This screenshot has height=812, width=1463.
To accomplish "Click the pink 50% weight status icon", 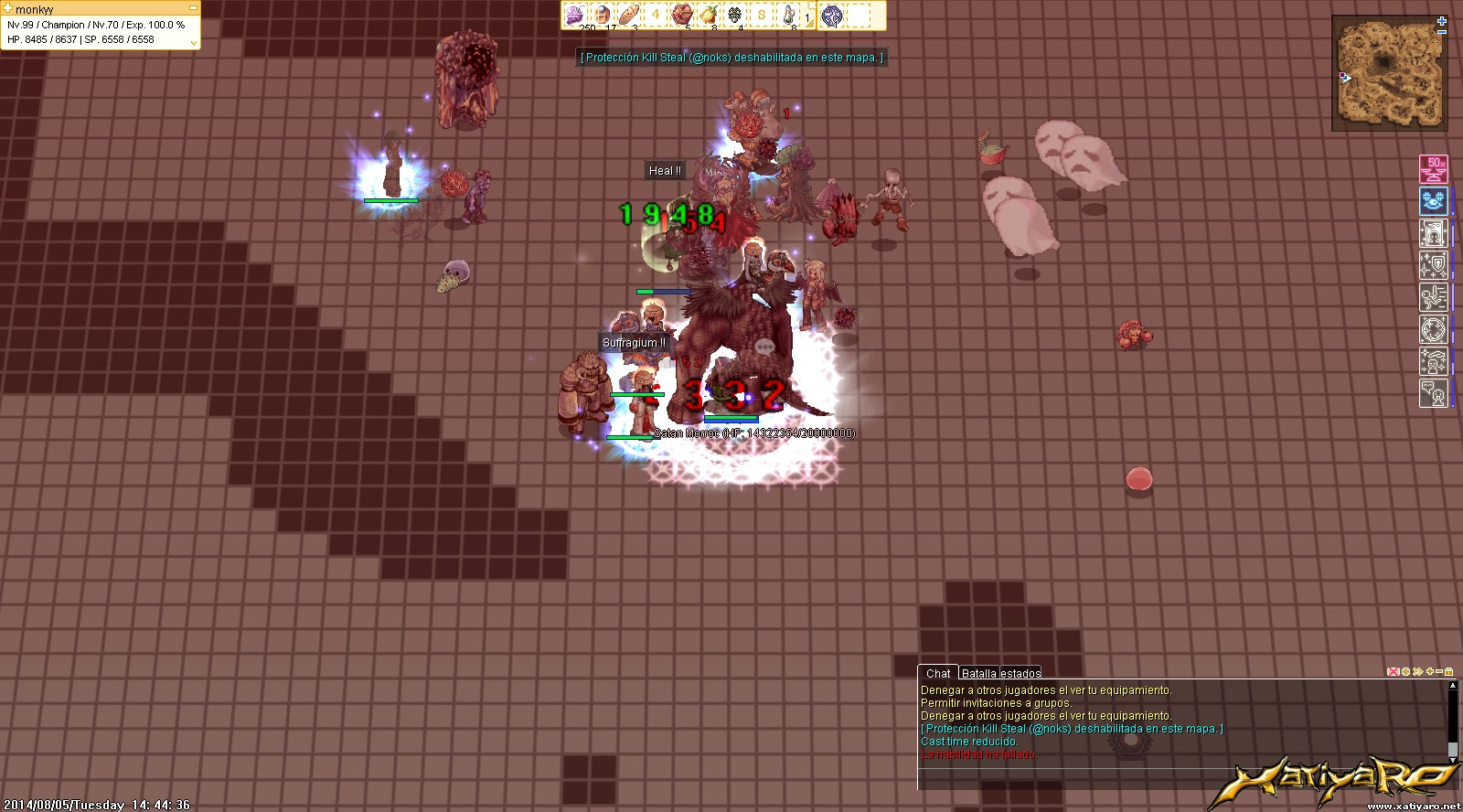I will (x=1433, y=169).
